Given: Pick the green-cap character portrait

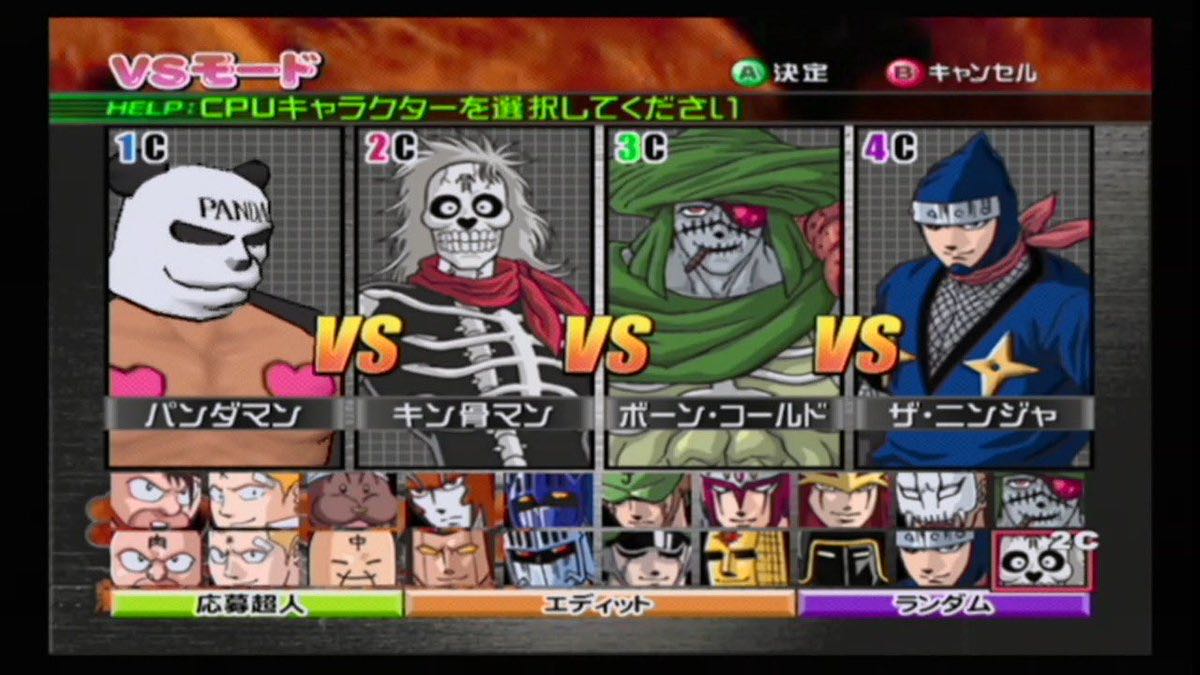Looking at the screenshot, I should pyautogui.click(x=646, y=501).
